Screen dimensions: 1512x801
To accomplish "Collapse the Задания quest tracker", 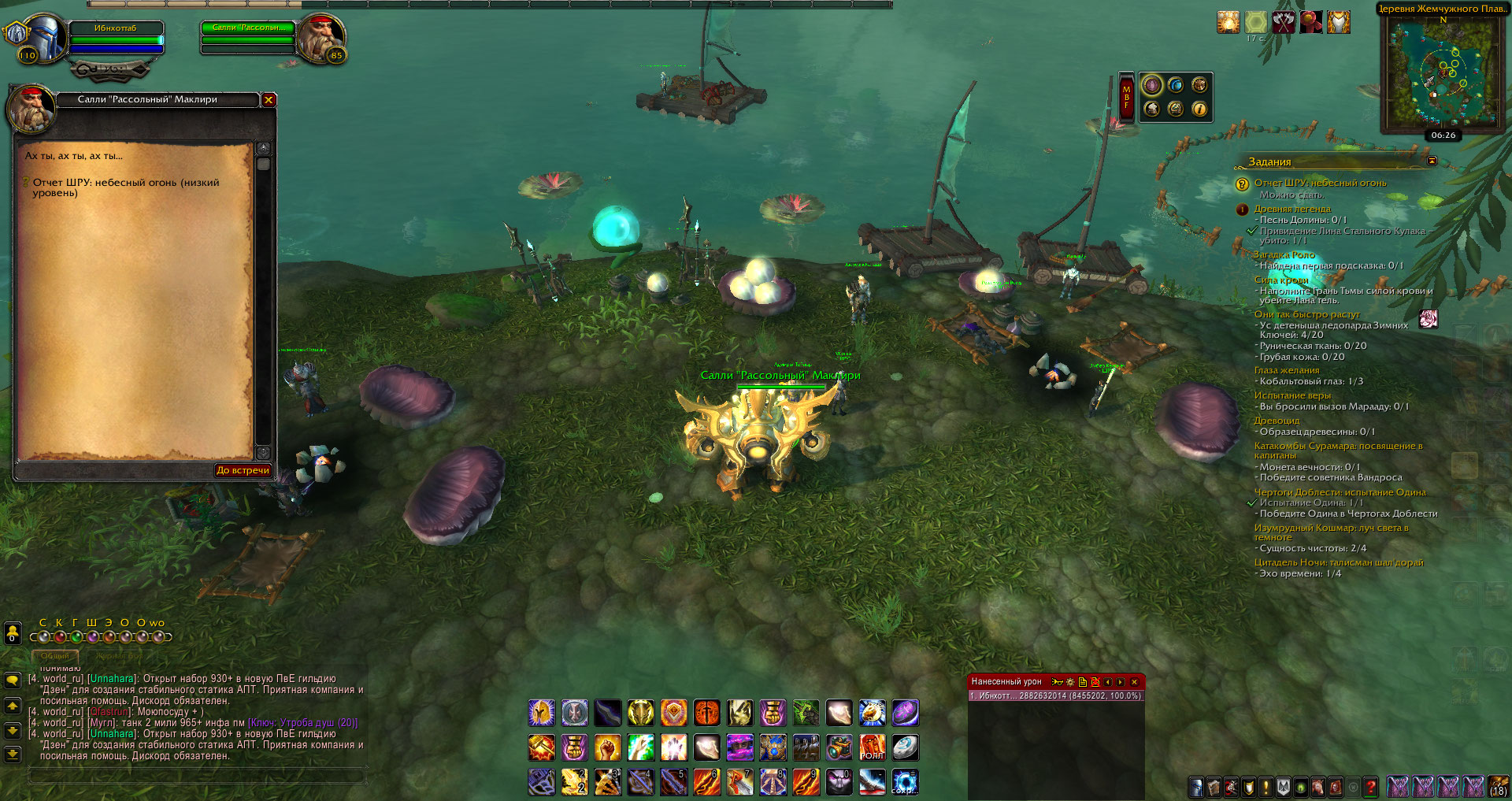I will (1432, 161).
